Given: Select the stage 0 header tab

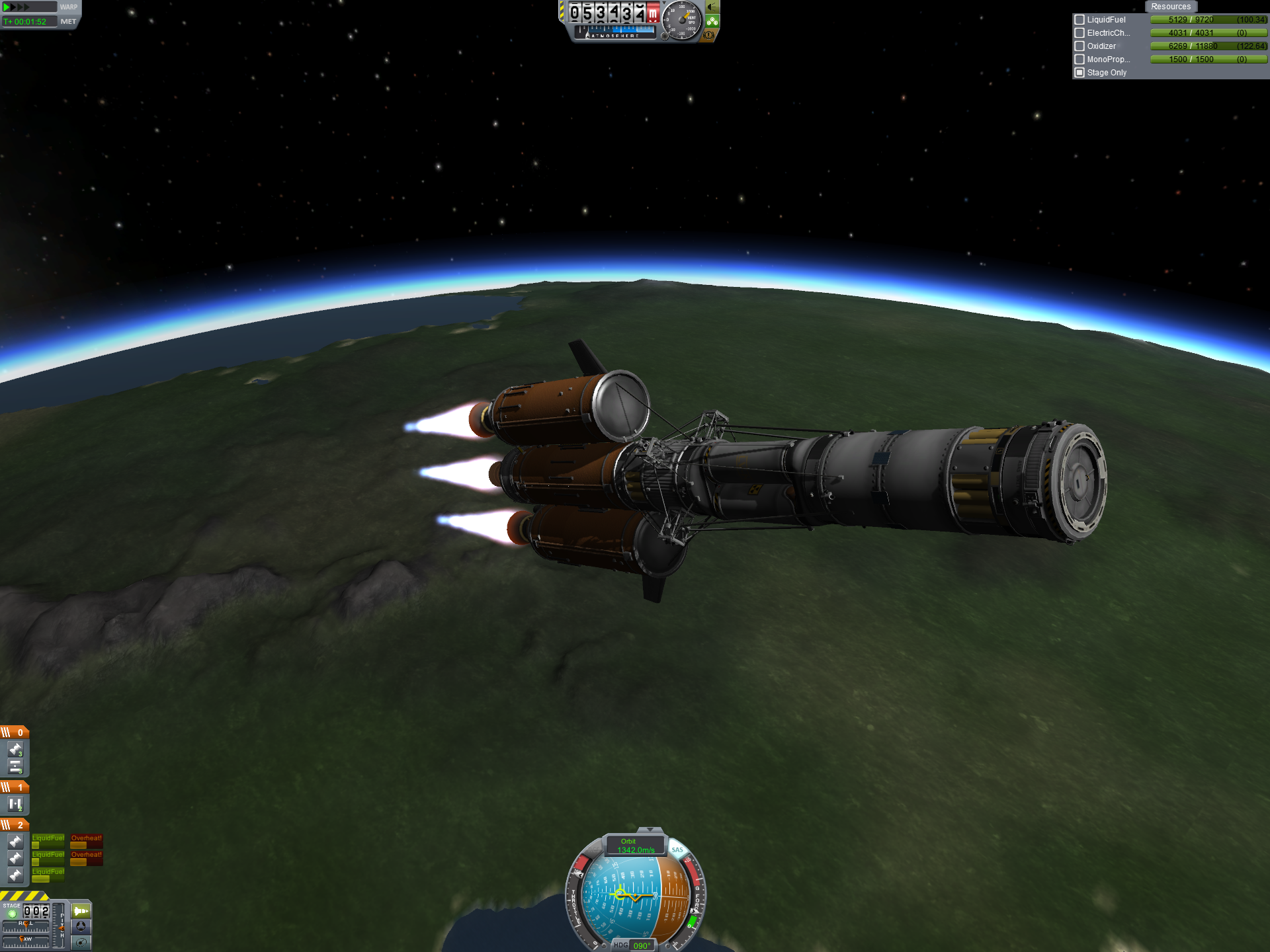Looking at the screenshot, I should pyautogui.click(x=15, y=733).
